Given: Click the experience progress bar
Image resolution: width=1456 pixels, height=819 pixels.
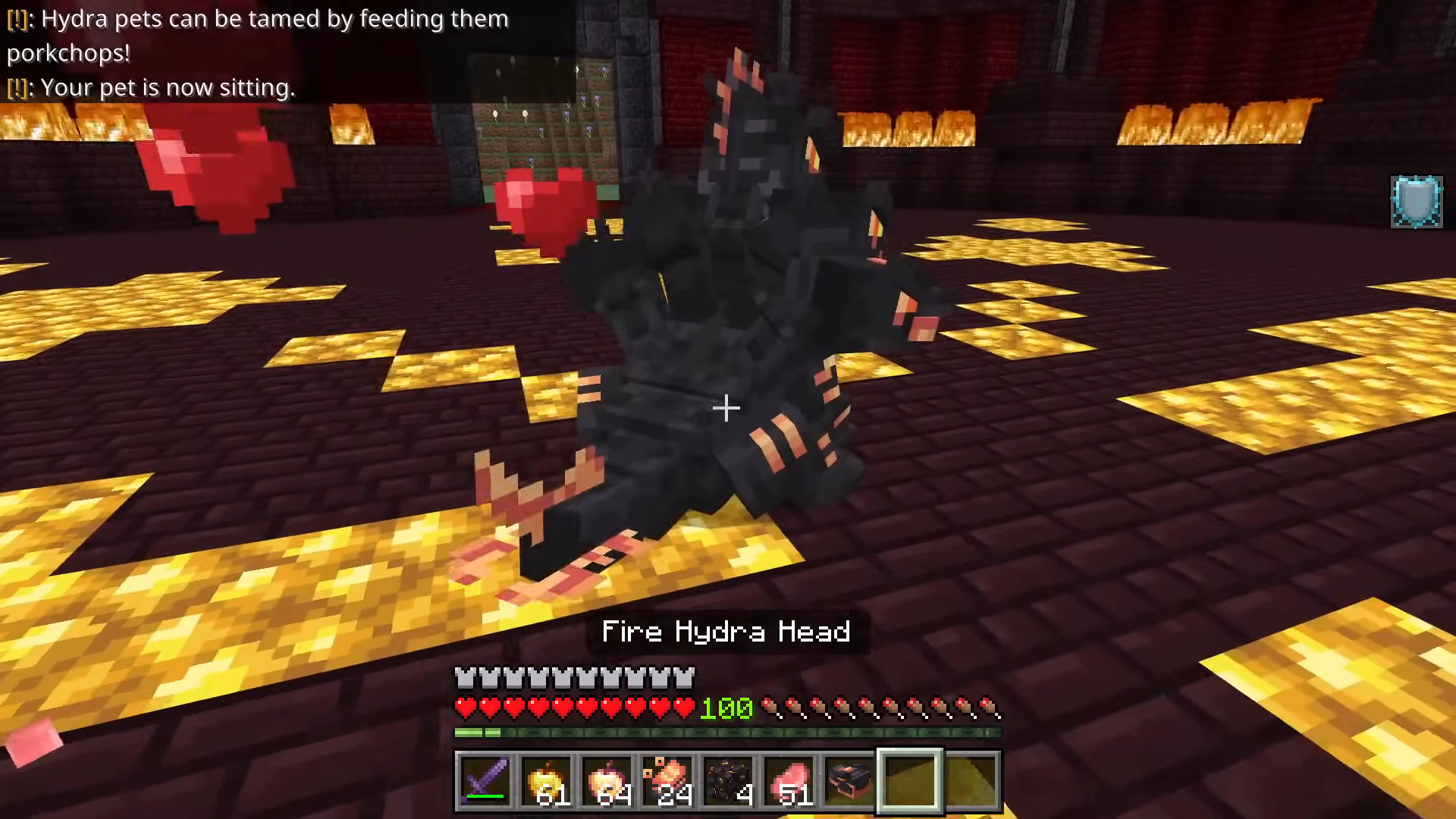Looking at the screenshot, I should pos(728,733).
